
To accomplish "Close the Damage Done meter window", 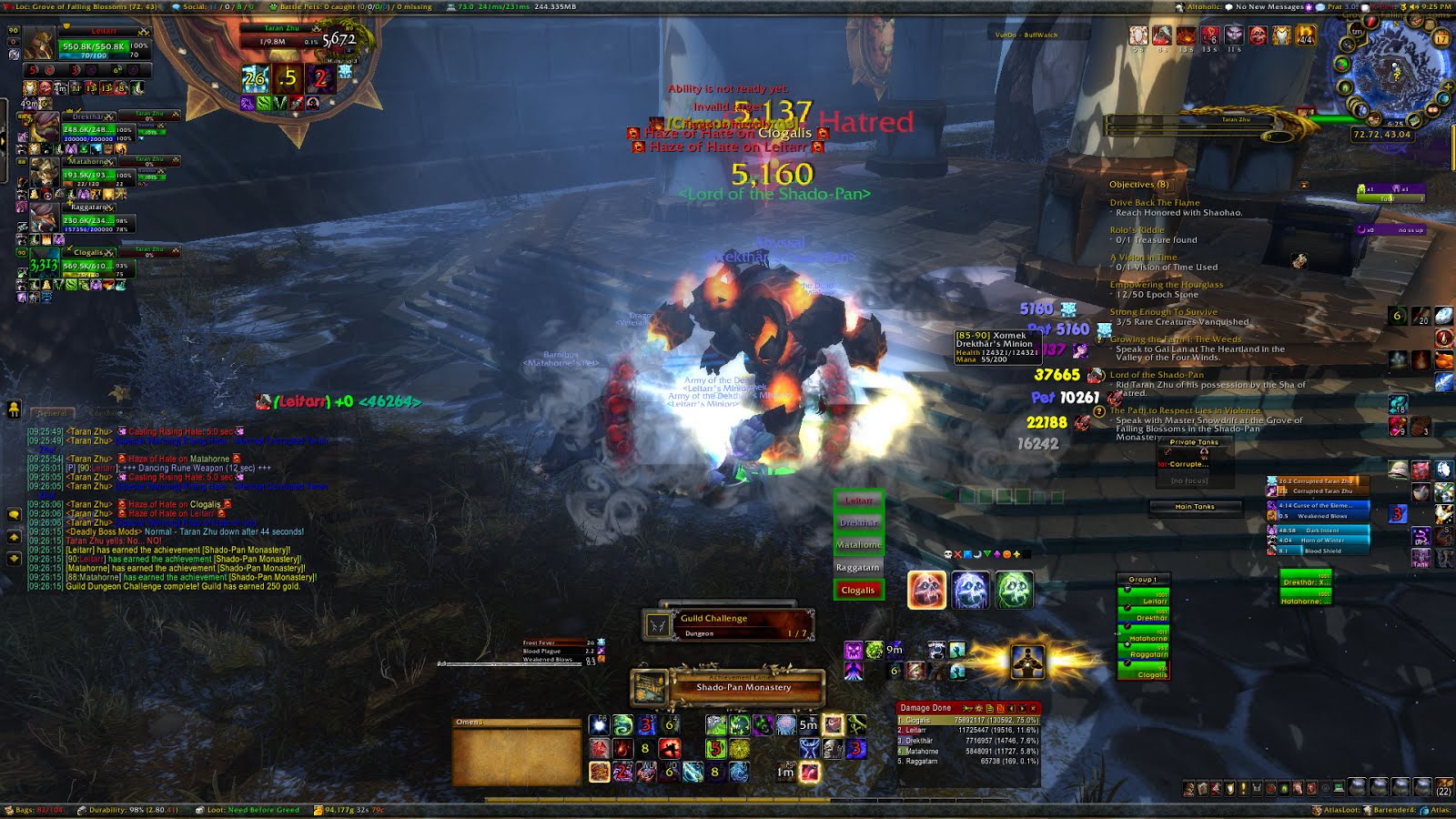I will [1033, 708].
